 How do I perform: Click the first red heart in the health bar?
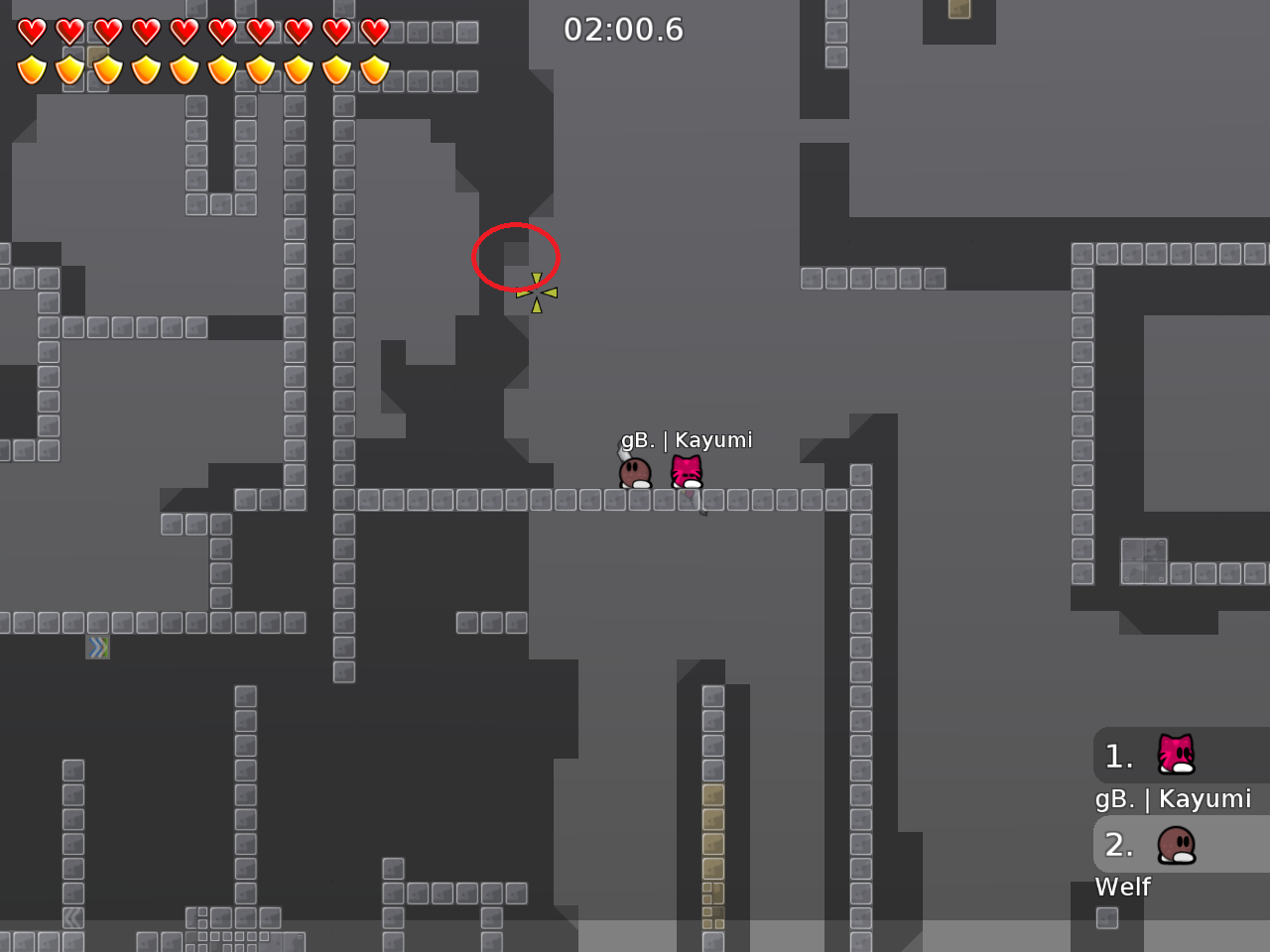[x=30, y=31]
